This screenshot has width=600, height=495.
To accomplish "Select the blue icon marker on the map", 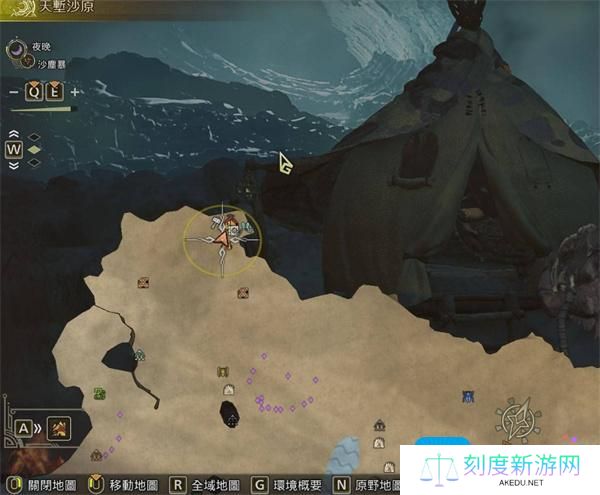I will [x=468, y=396].
